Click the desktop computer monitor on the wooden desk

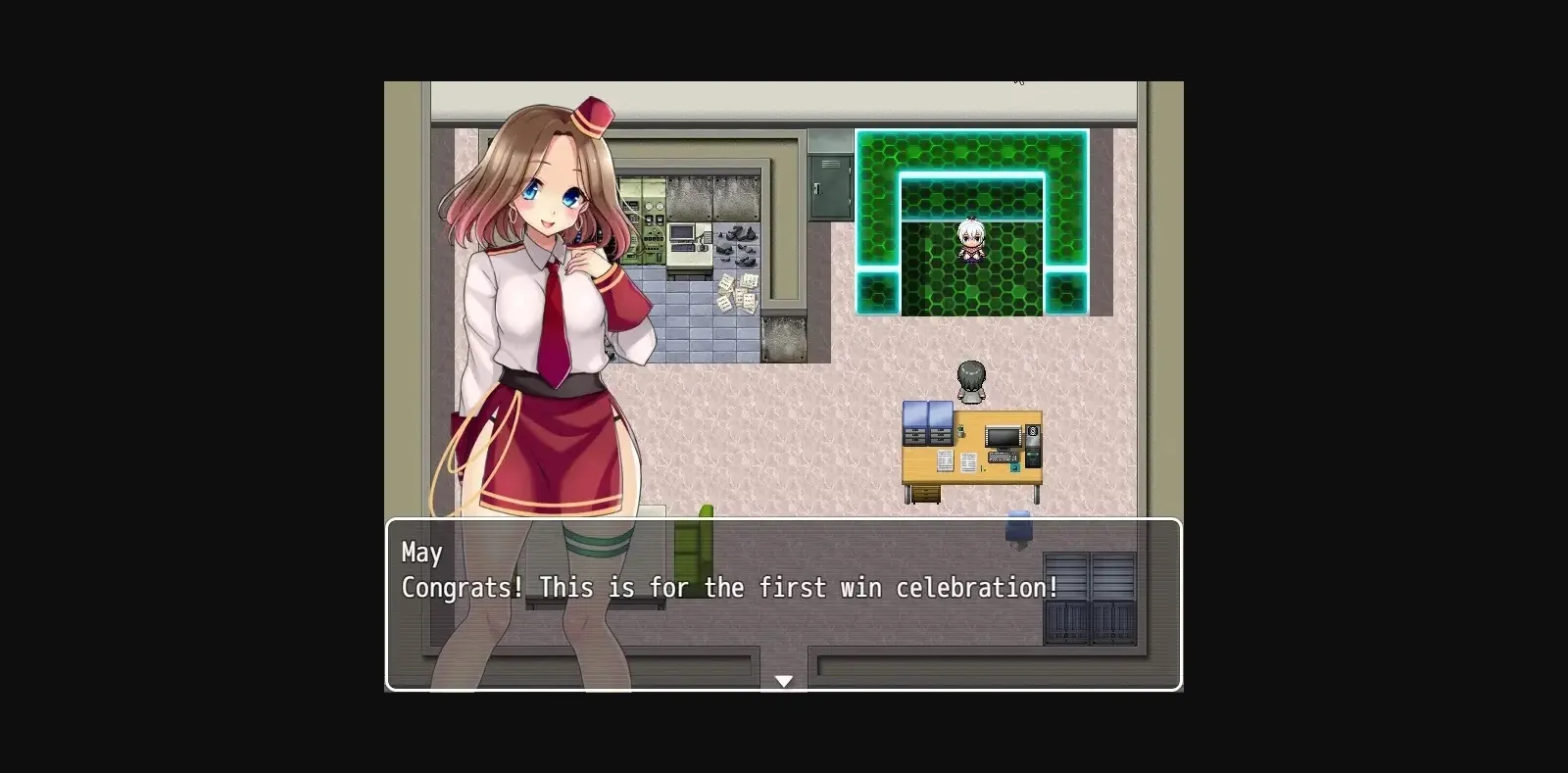1003,436
